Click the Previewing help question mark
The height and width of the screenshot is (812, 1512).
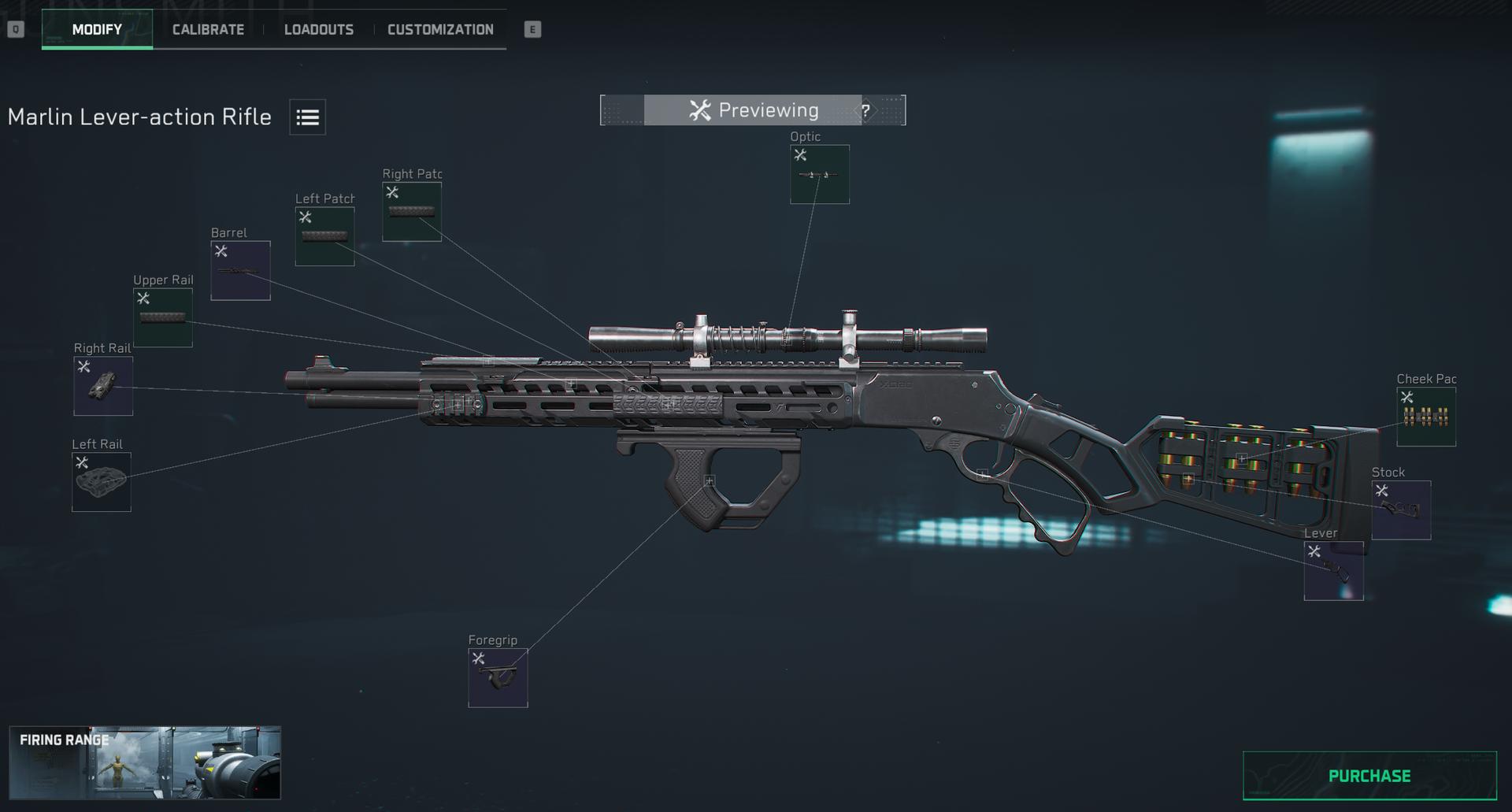pyautogui.click(x=865, y=111)
